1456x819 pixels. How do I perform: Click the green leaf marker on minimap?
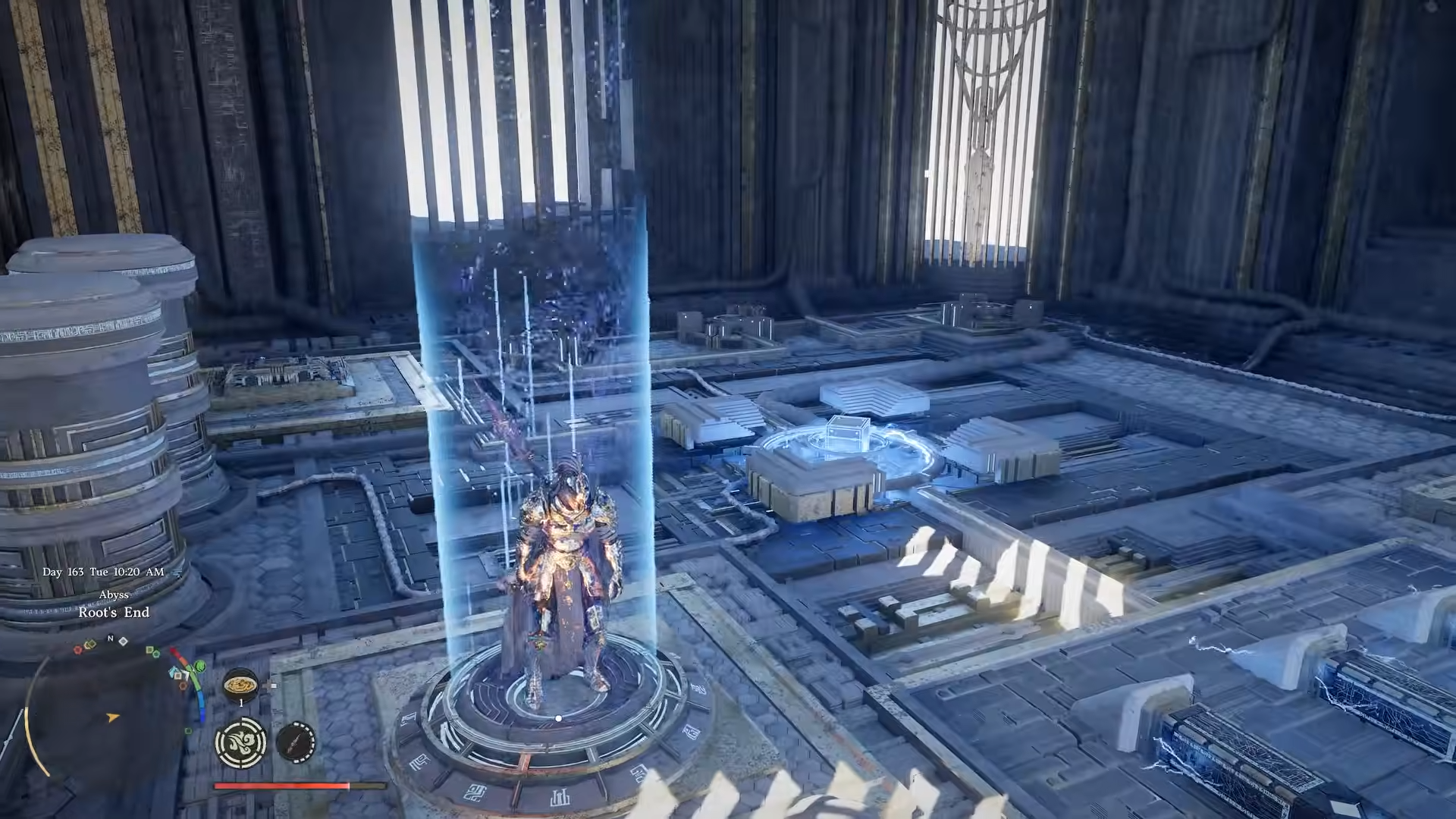200,667
